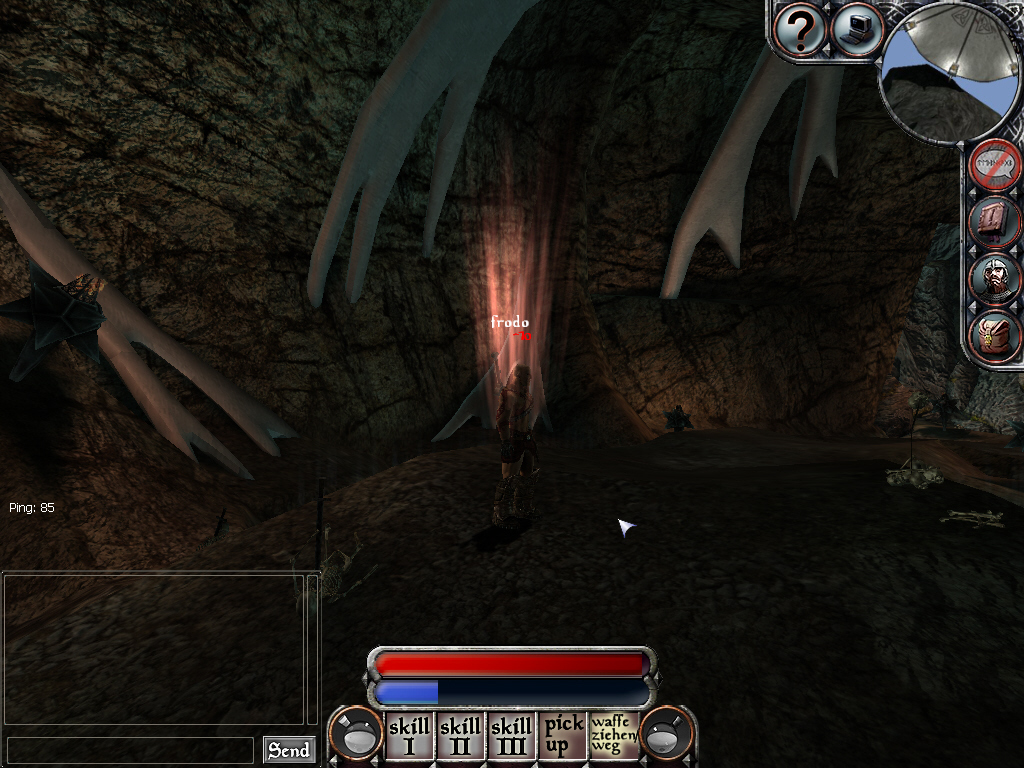The height and width of the screenshot is (768, 1024).
Task: Click the chat log scrollbar
Action: (312, 648)
